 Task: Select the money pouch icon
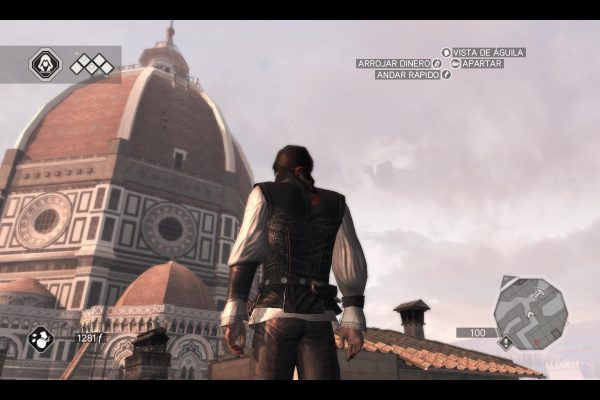tap(41, 339)
